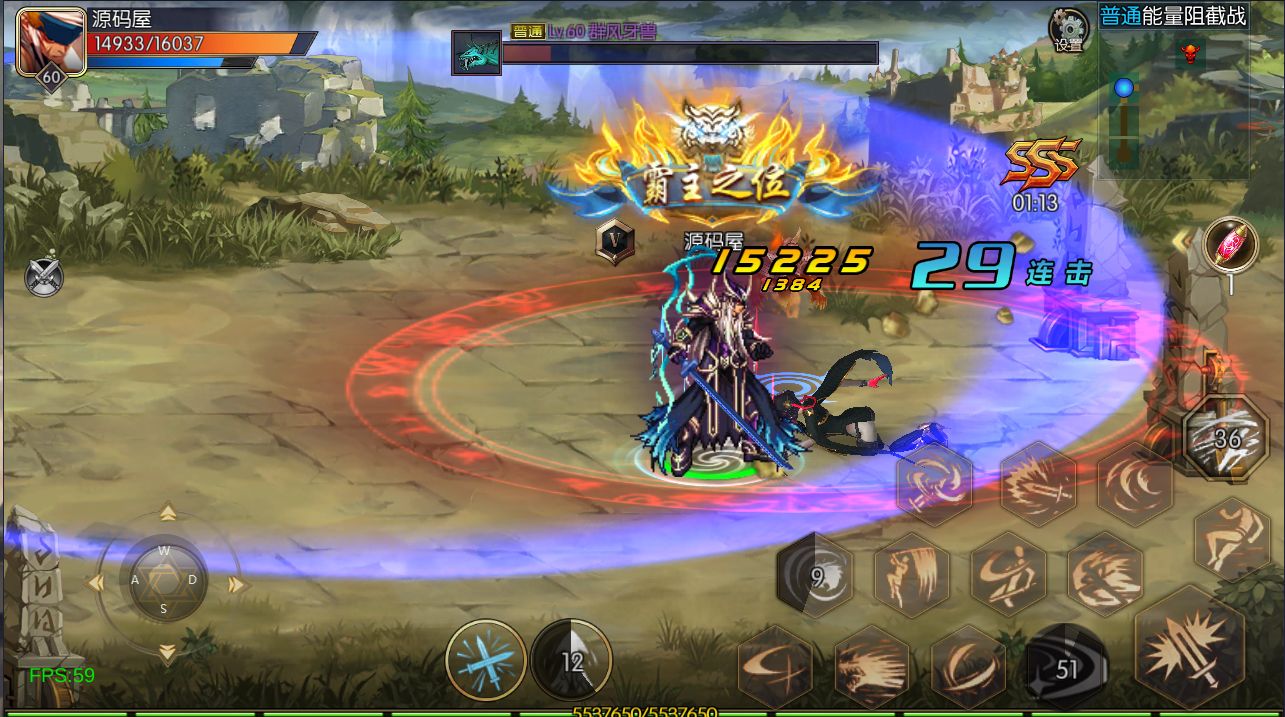
Task: Activate the triple crescent slash skill
Action: click(1134, 483)
